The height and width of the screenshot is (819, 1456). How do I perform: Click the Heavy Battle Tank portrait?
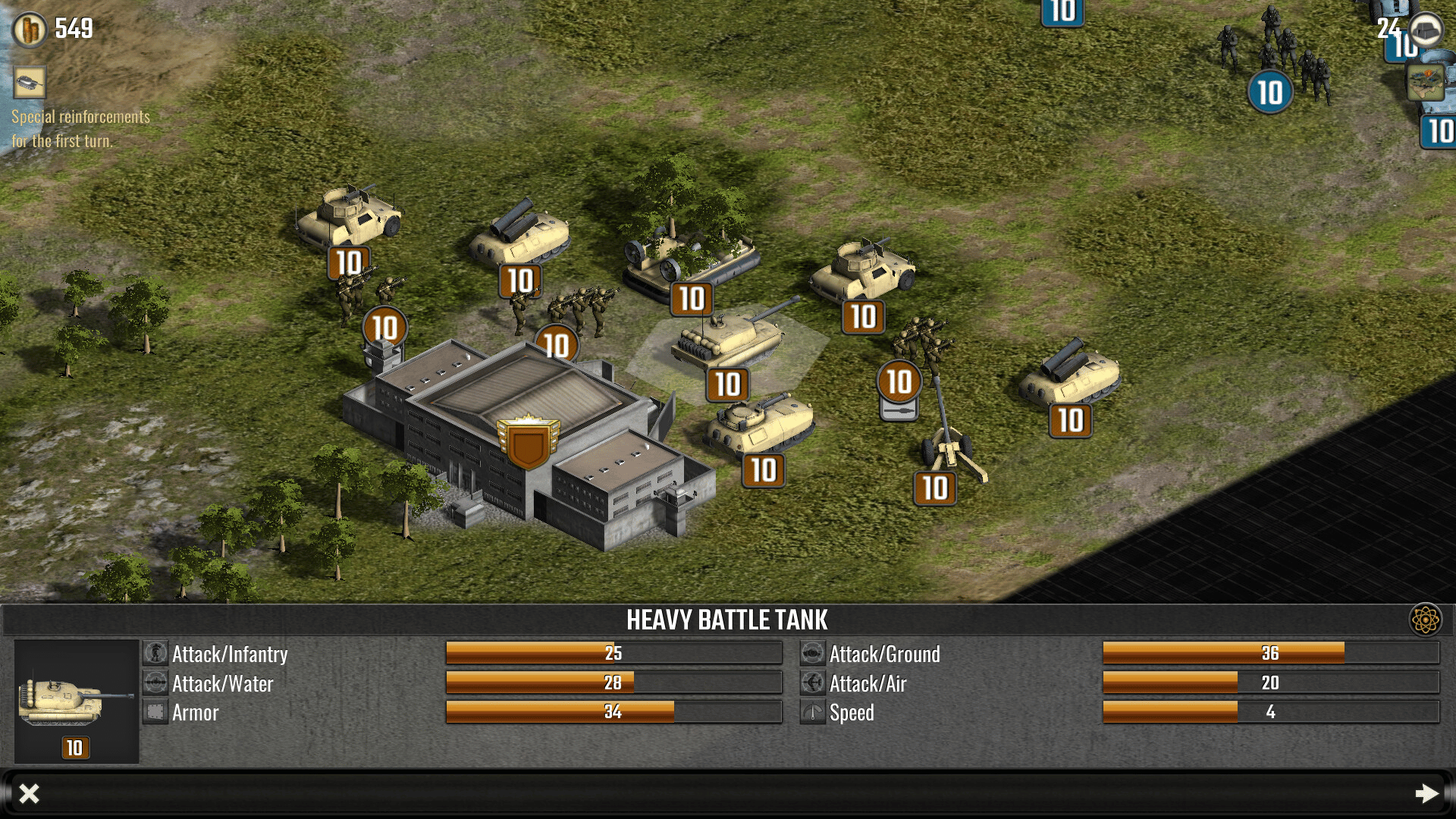(x=76, y=701)
